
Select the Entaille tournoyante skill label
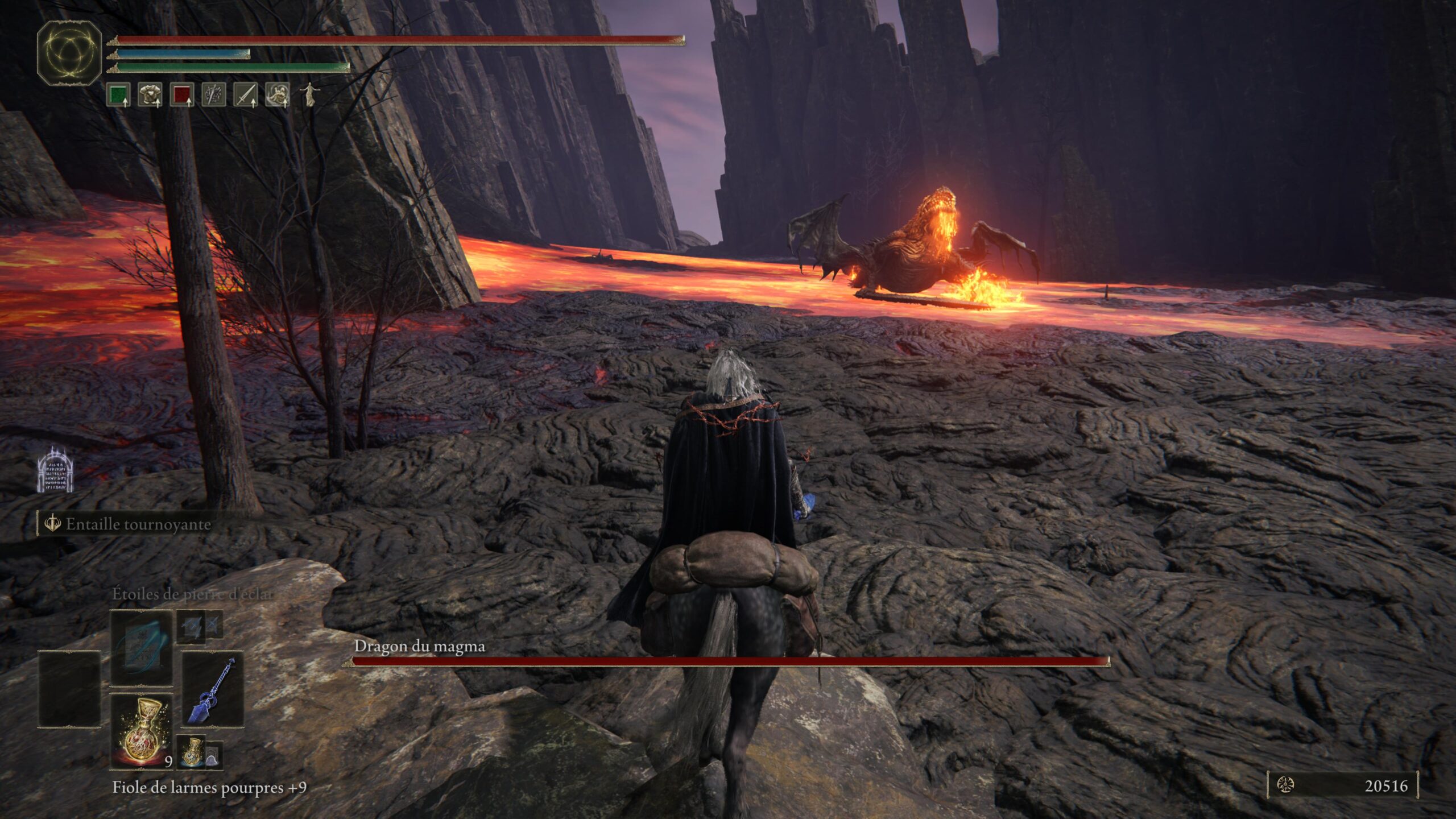[x=138, y=524]
